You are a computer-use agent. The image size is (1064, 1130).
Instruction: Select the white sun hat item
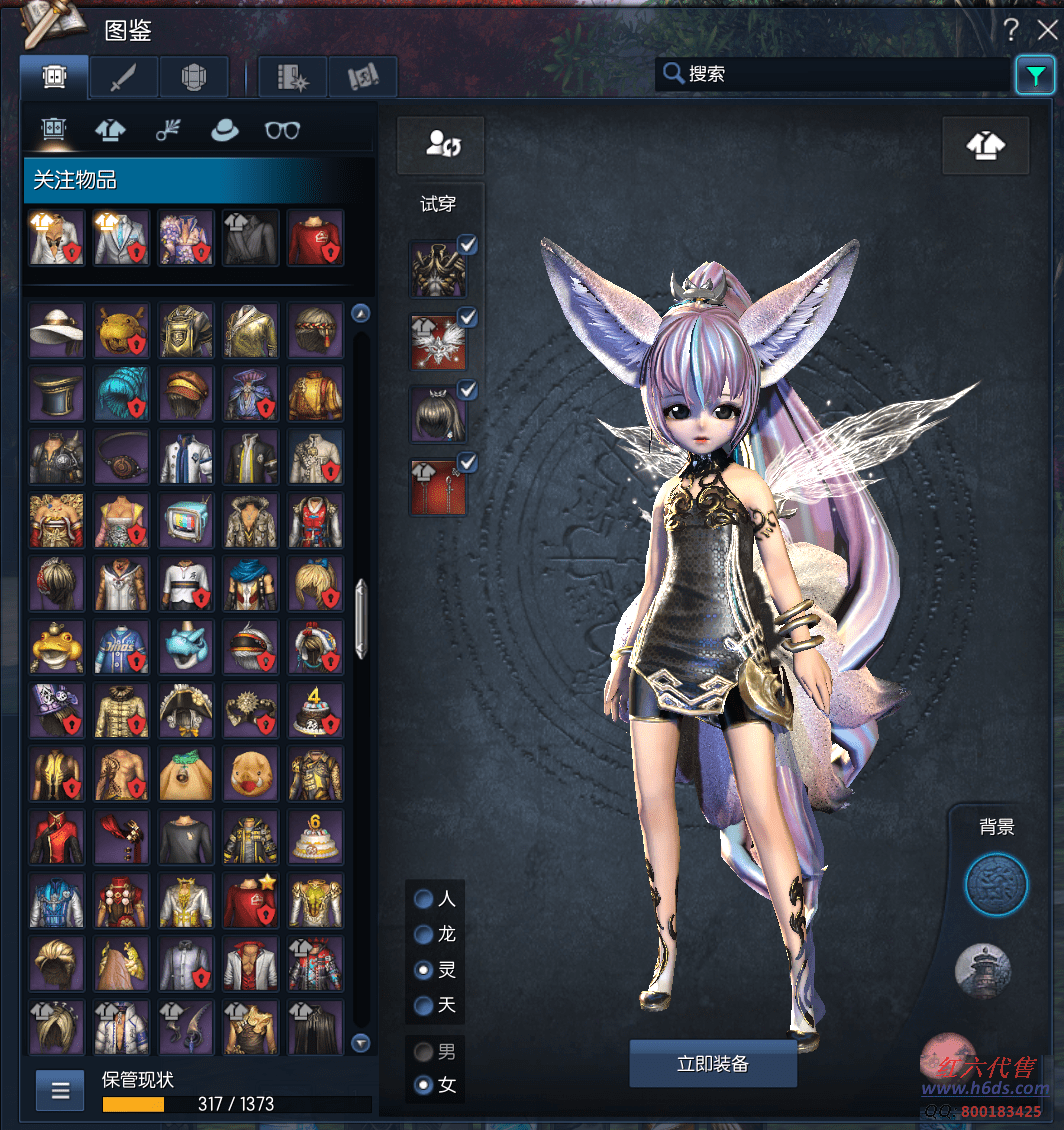click(57, 331)
